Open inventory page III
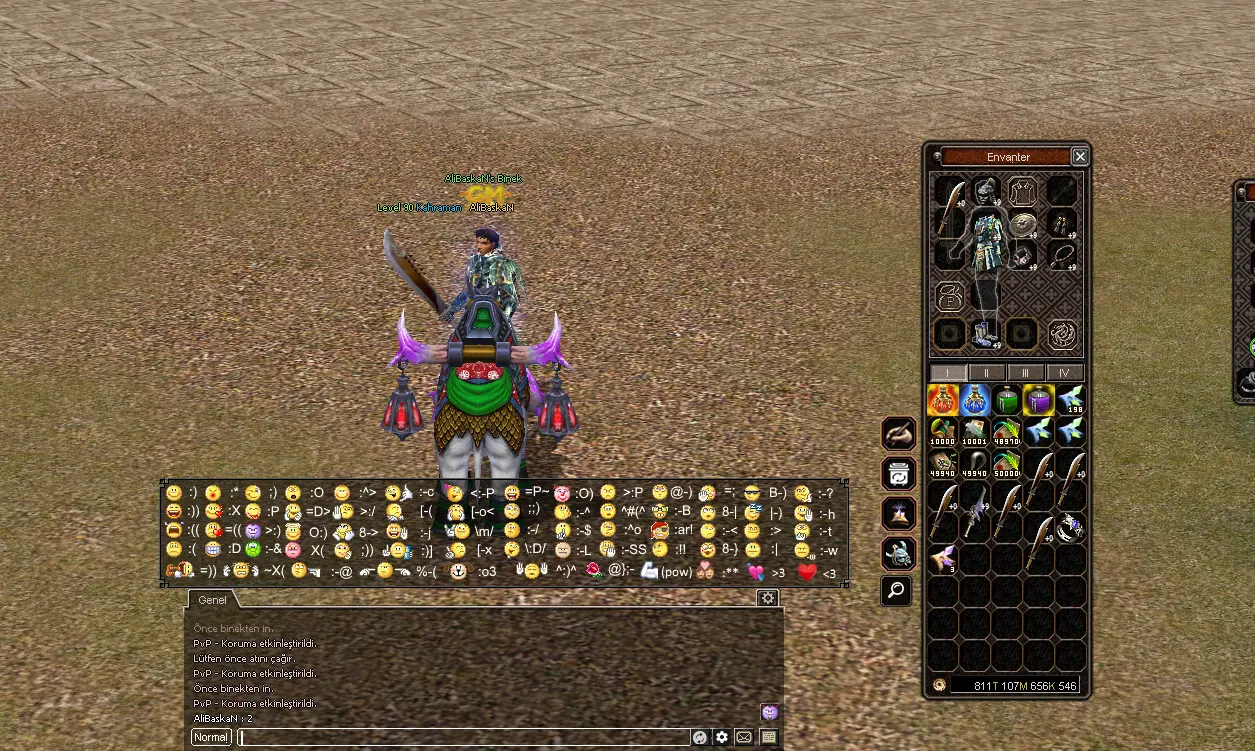1255x751 pixels. (1025, 373)
